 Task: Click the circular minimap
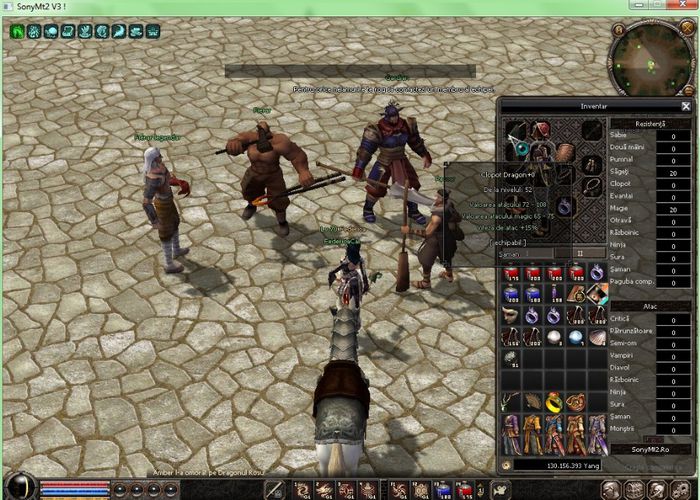pyautogui.click(x=652, y=57)
